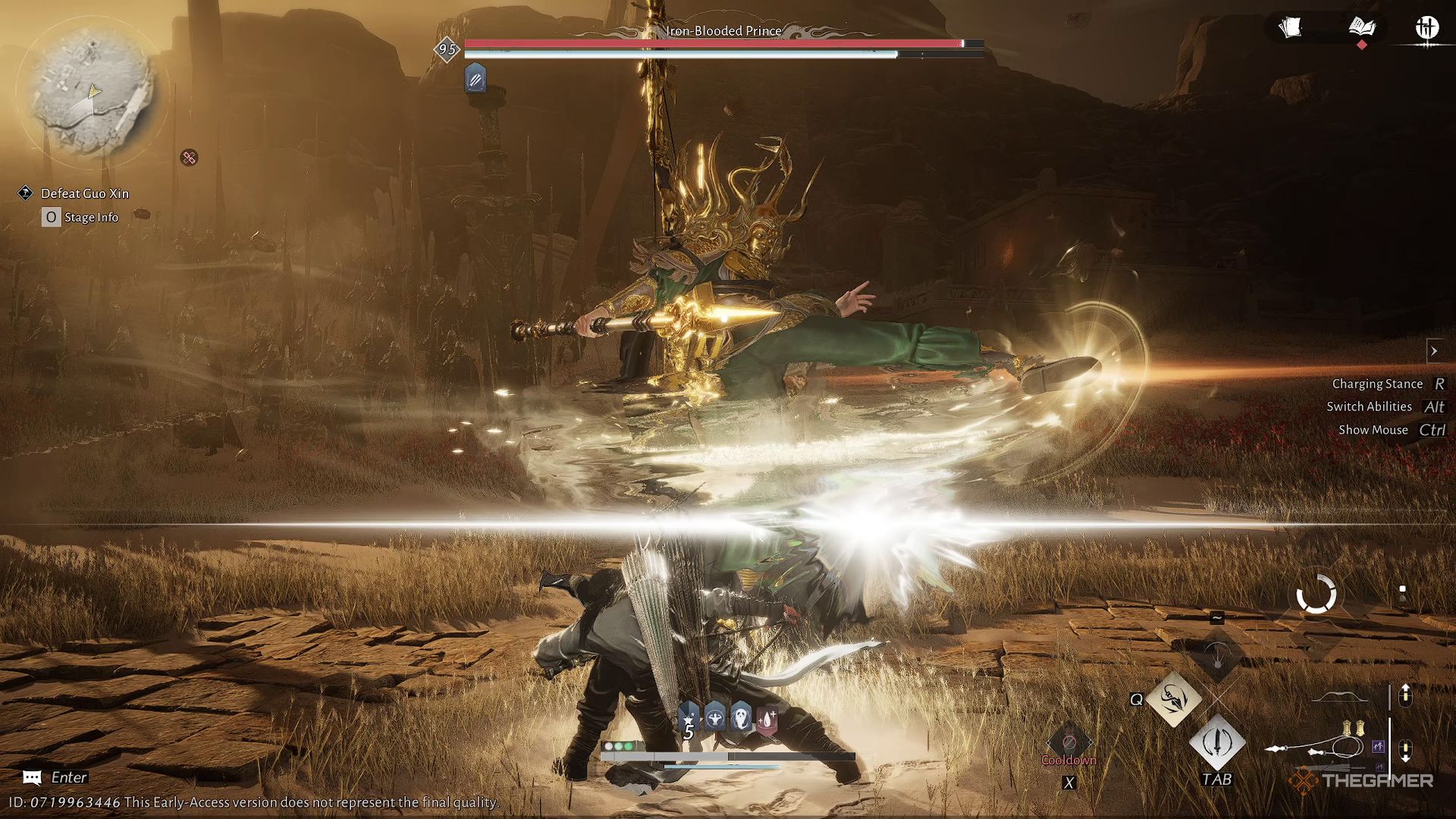Select the Defeat Guo Xin objective tracker
Viewport: 1456px width, 819px height.
point(84,193)
